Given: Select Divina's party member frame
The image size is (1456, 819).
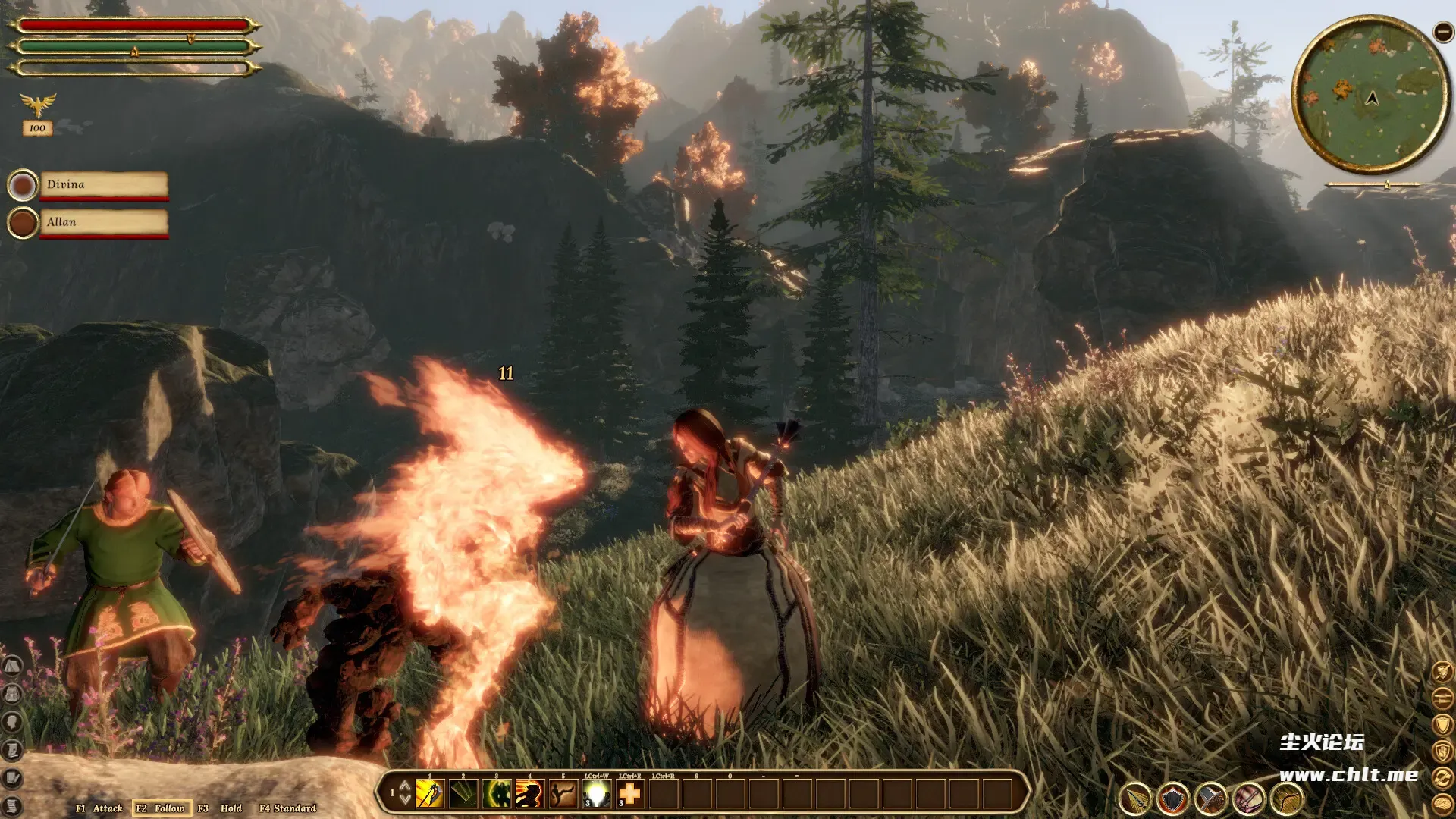Looking at the screenshot, I should pos(103,185).
